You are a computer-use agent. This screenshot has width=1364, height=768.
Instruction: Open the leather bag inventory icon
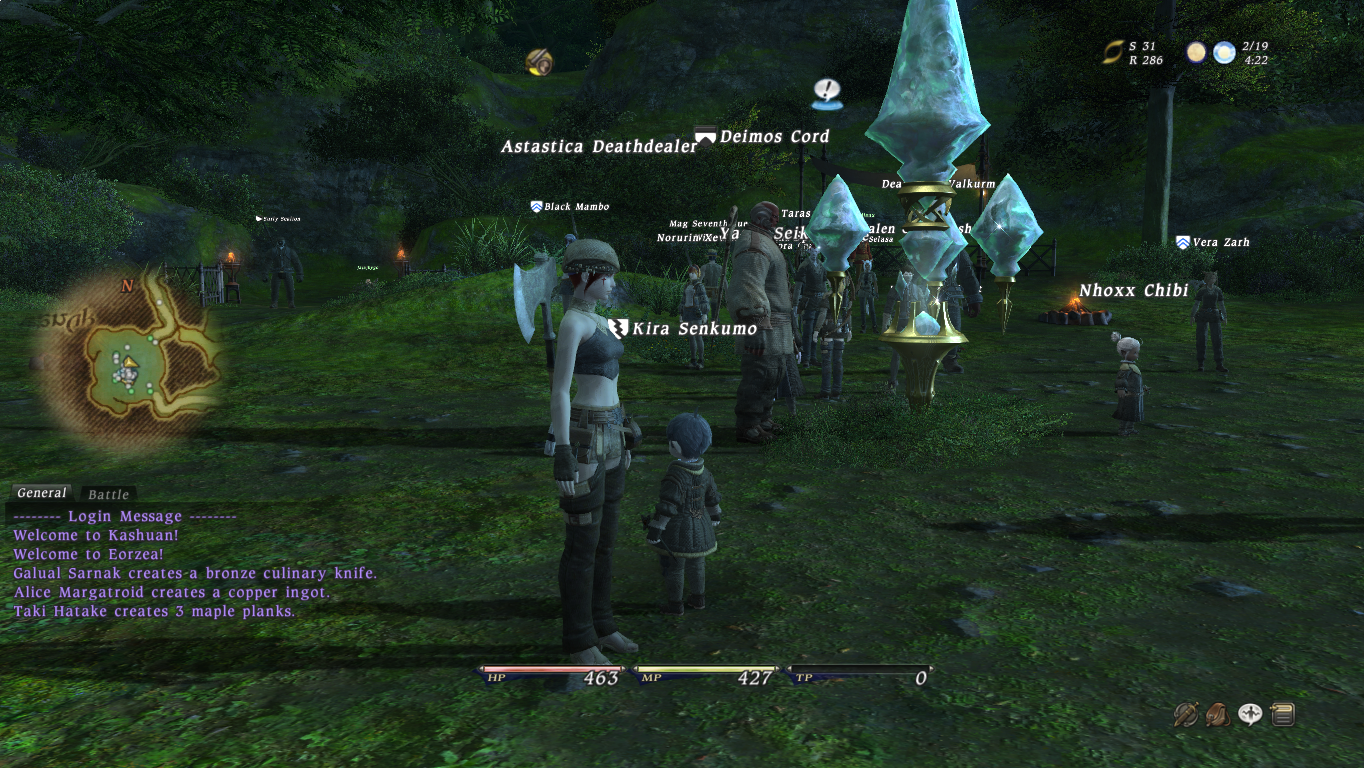(1217, 714)
